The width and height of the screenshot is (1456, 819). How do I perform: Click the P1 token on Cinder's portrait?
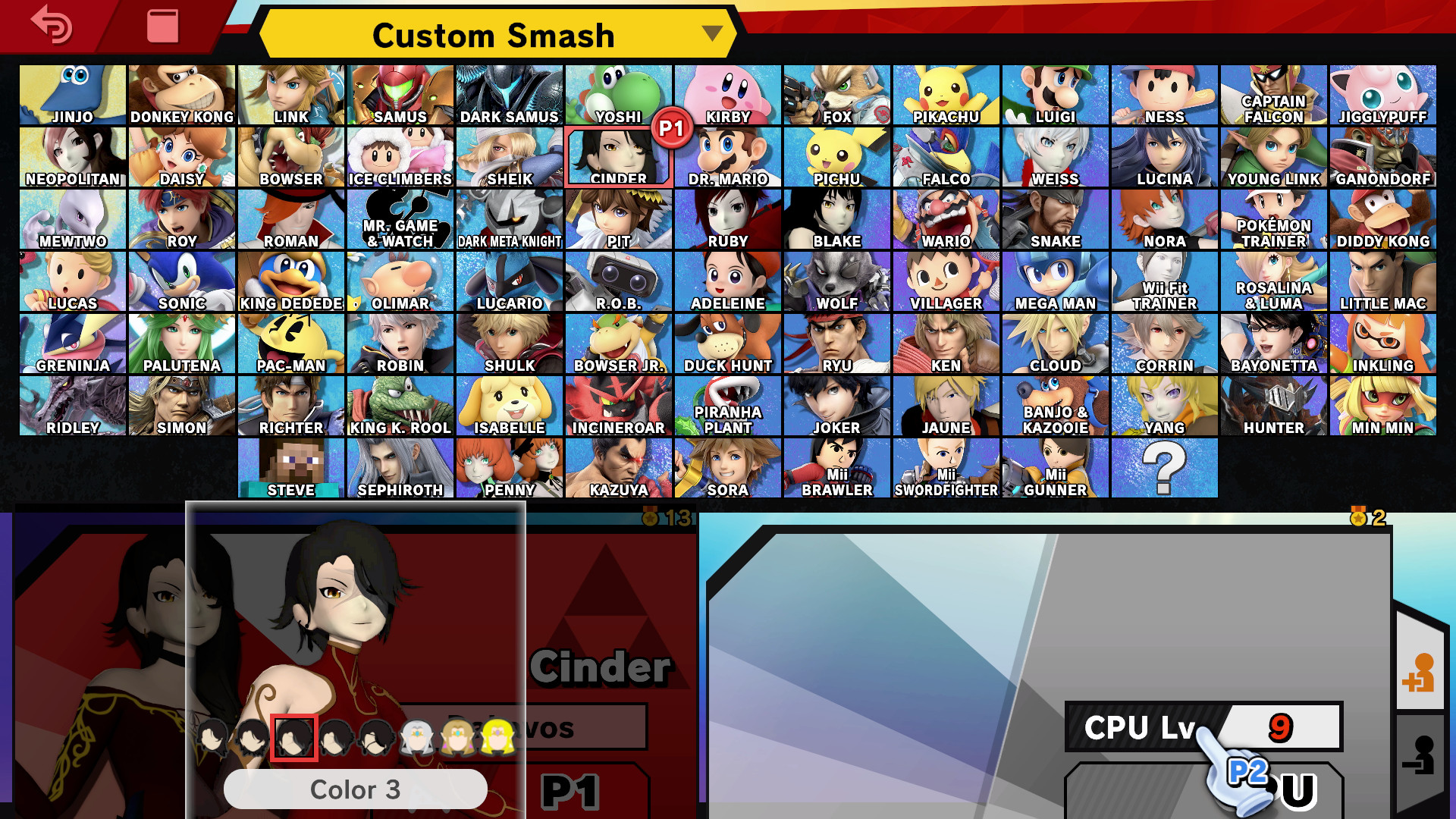667,130
